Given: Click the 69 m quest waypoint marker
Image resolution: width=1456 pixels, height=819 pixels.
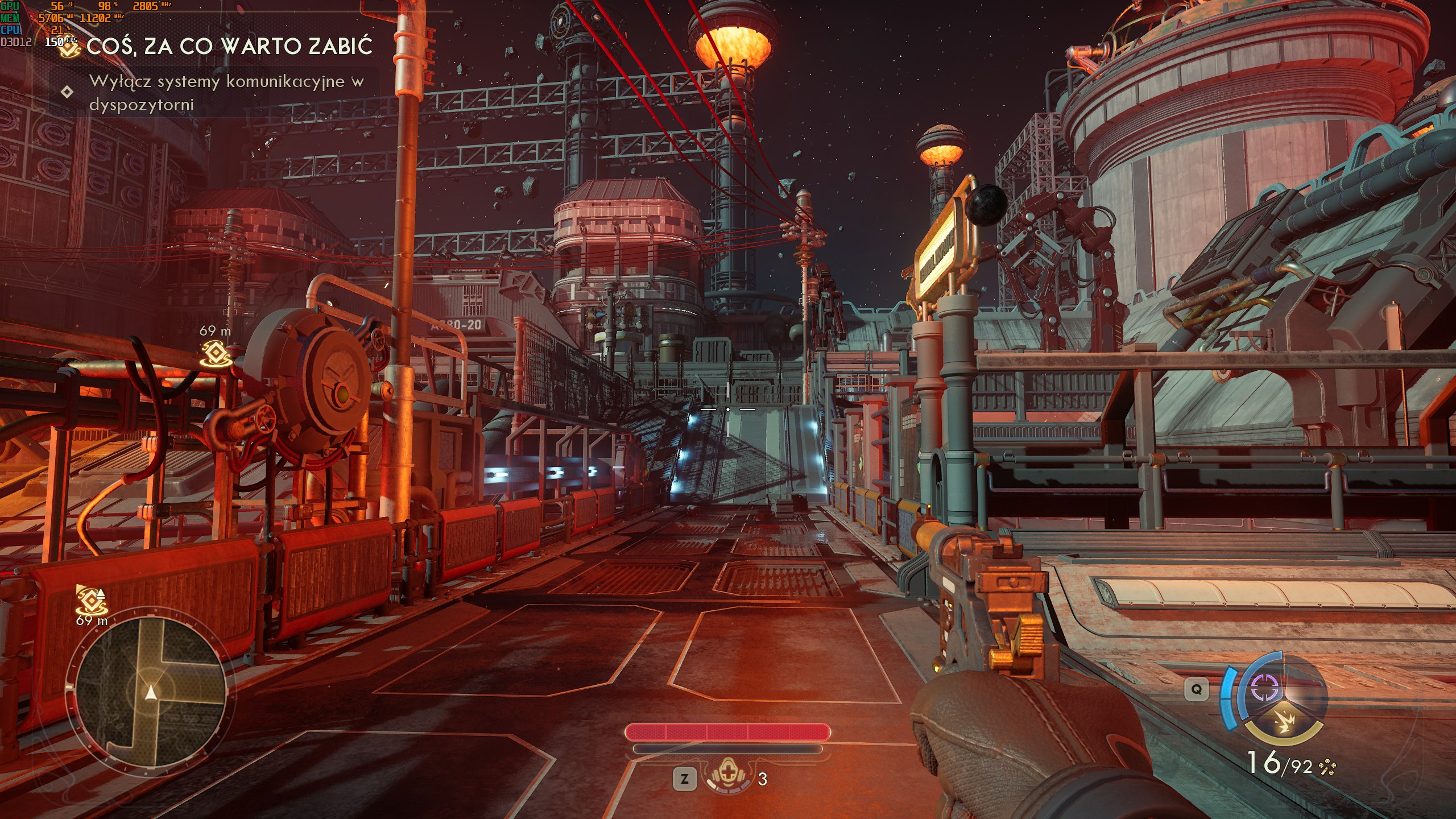Looking at the screenshot, I should pyautogui.click(x=216, y=353).
